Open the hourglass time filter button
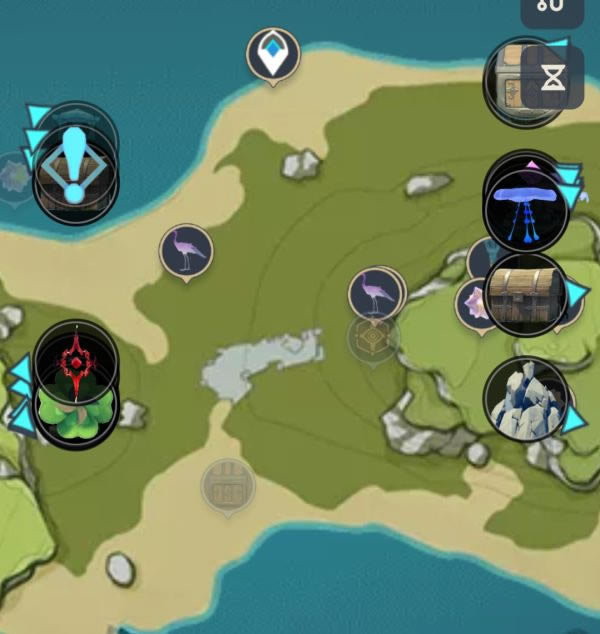600x634 pixels. [552, 77]
